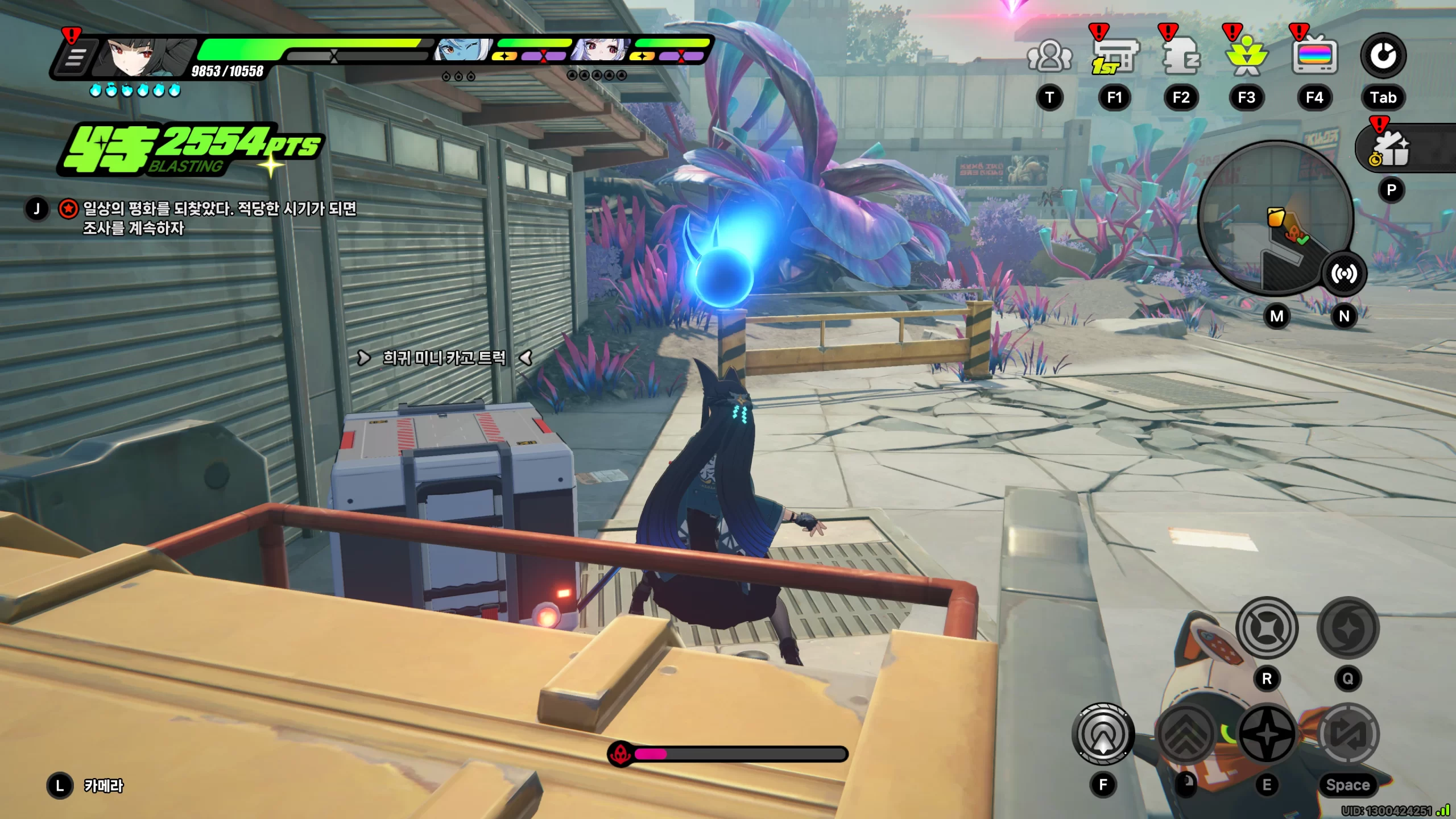Open the rainbow TV icon
Viewport: 1456px width, 819px height.
click(1314, 57)
